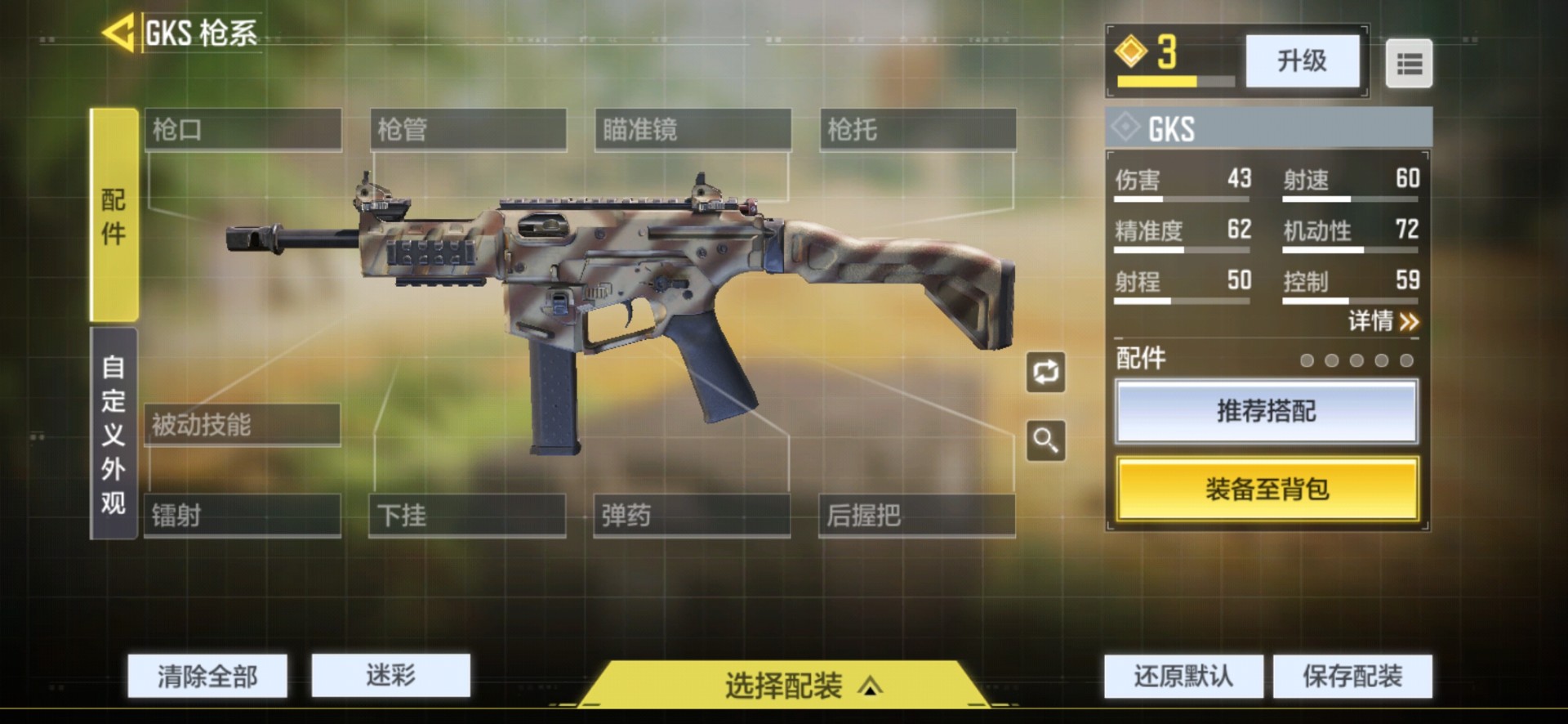This screenshot has width=1568, height=724.
Task: Expand the 选择配装 loadout selector
Action: click(784, 685)
